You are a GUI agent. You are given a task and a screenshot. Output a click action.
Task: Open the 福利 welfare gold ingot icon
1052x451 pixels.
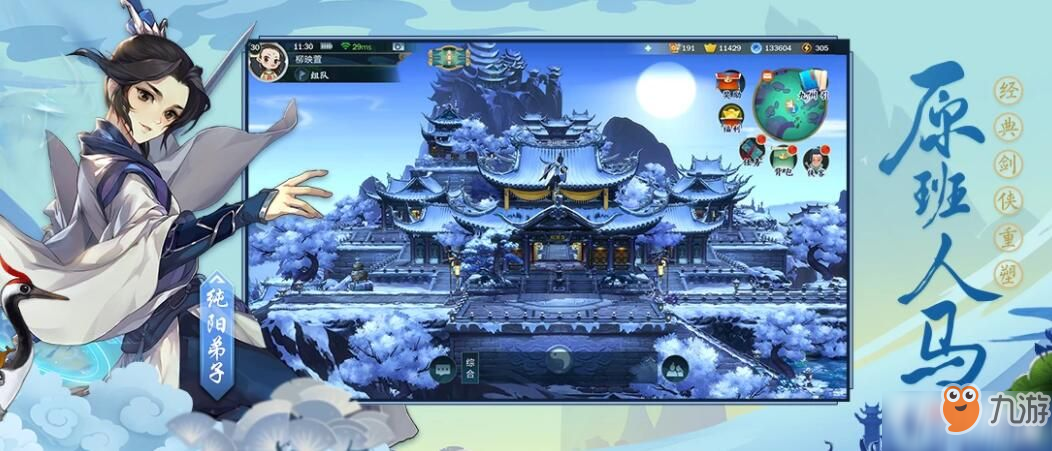coord(730,118)
